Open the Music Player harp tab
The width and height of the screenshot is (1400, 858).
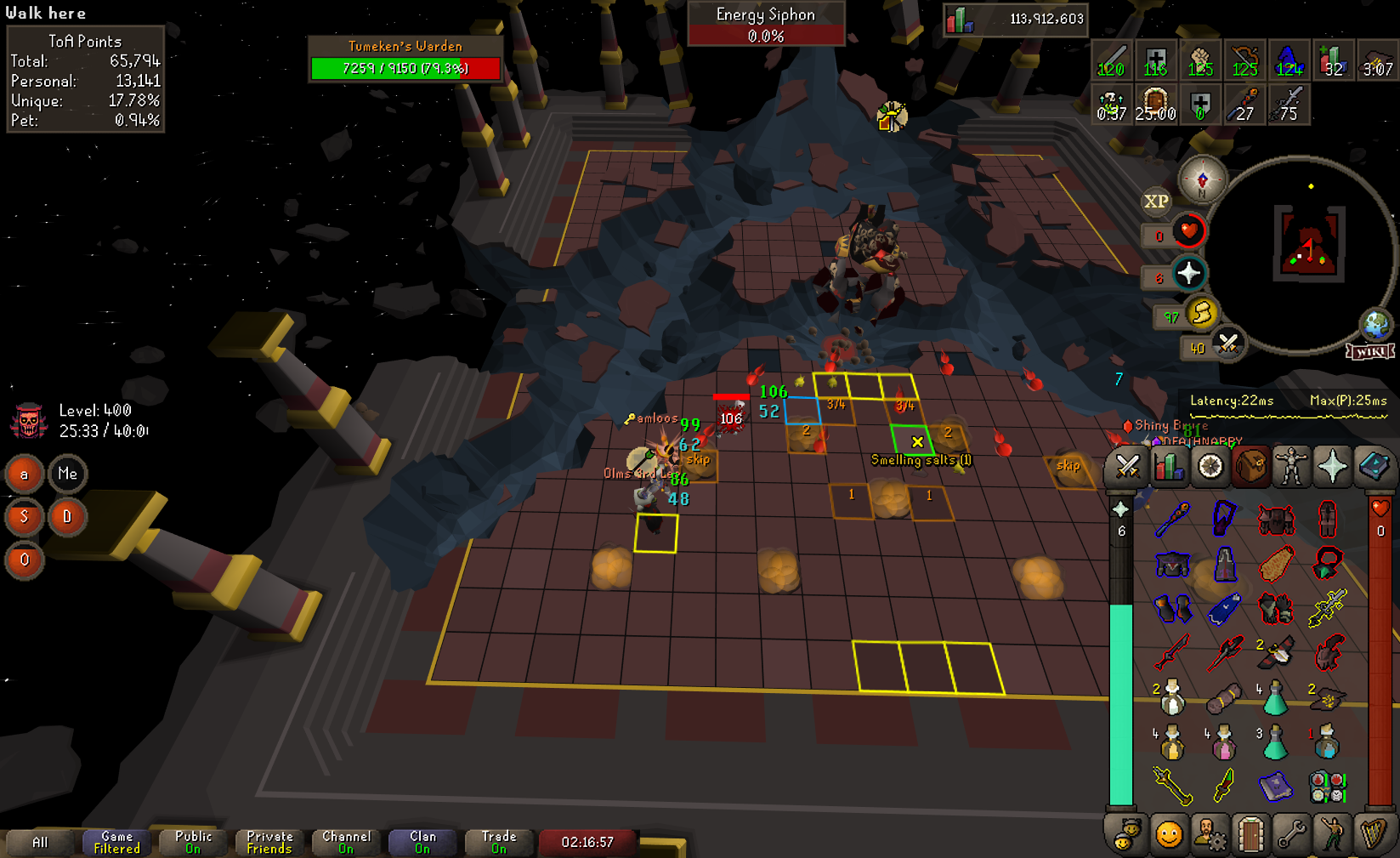(1373, 835)
